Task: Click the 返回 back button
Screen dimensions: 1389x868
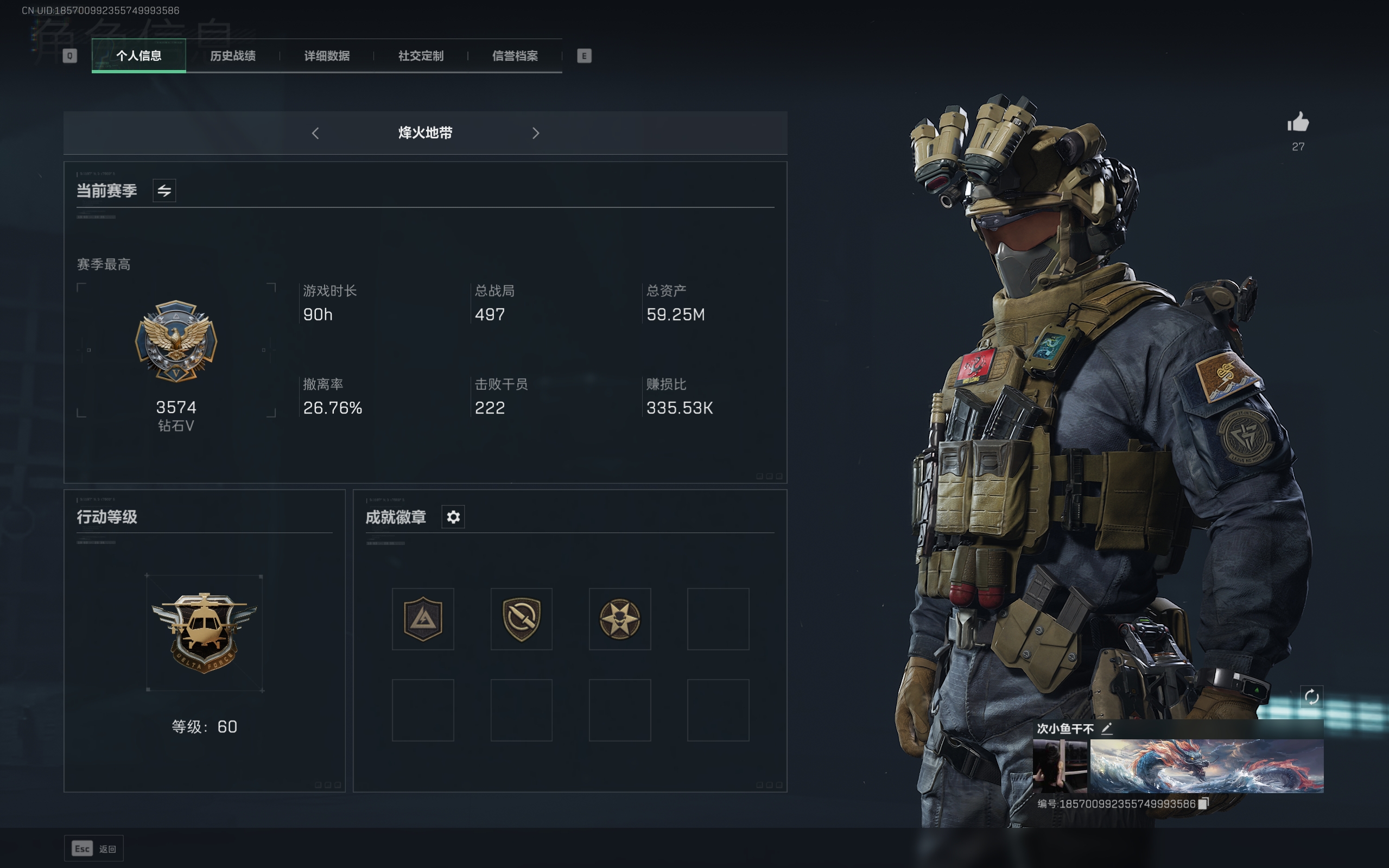Action: 94,848
